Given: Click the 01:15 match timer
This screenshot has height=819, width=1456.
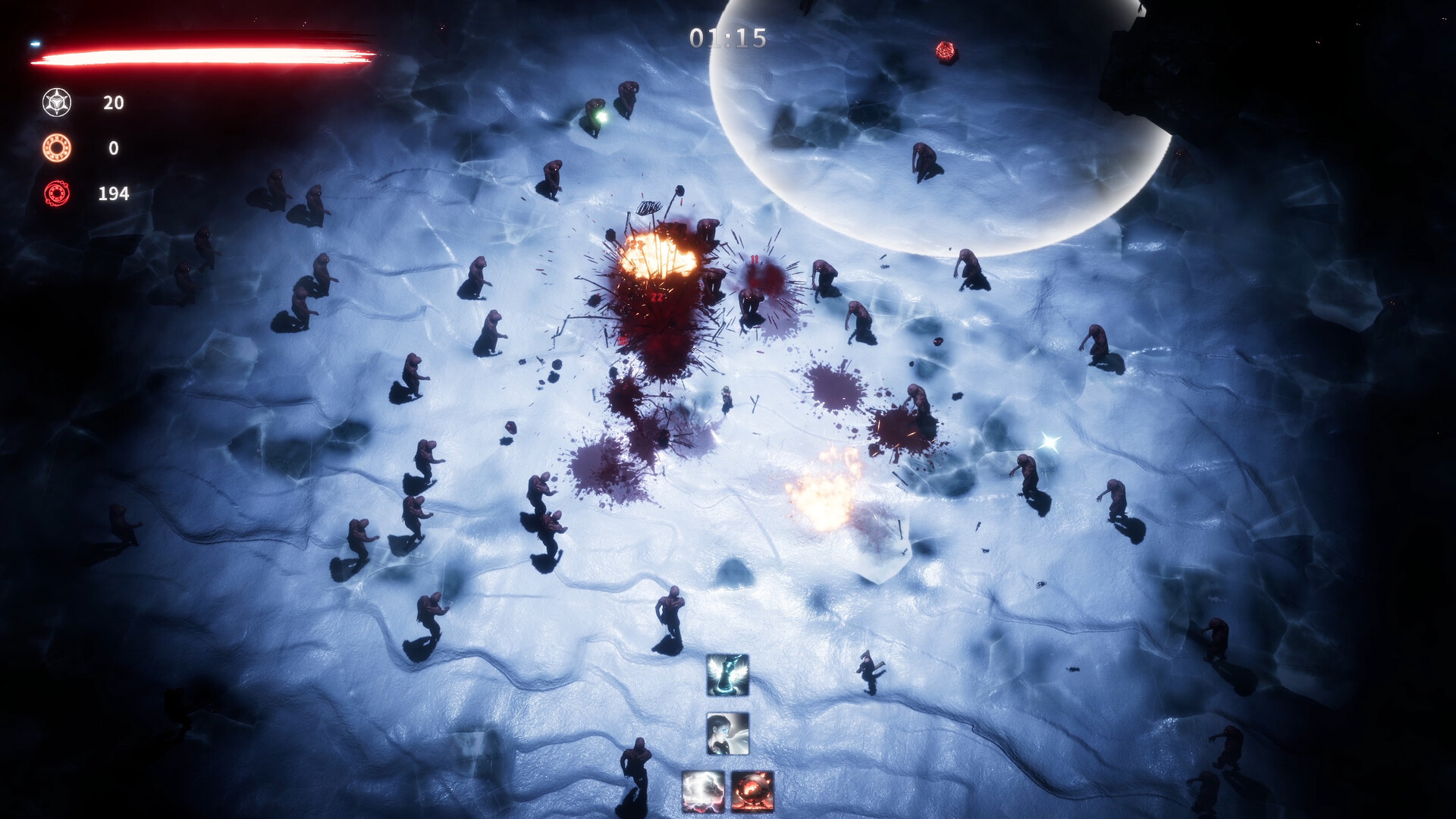Looking at the screenshot, I should pos(726,36).
